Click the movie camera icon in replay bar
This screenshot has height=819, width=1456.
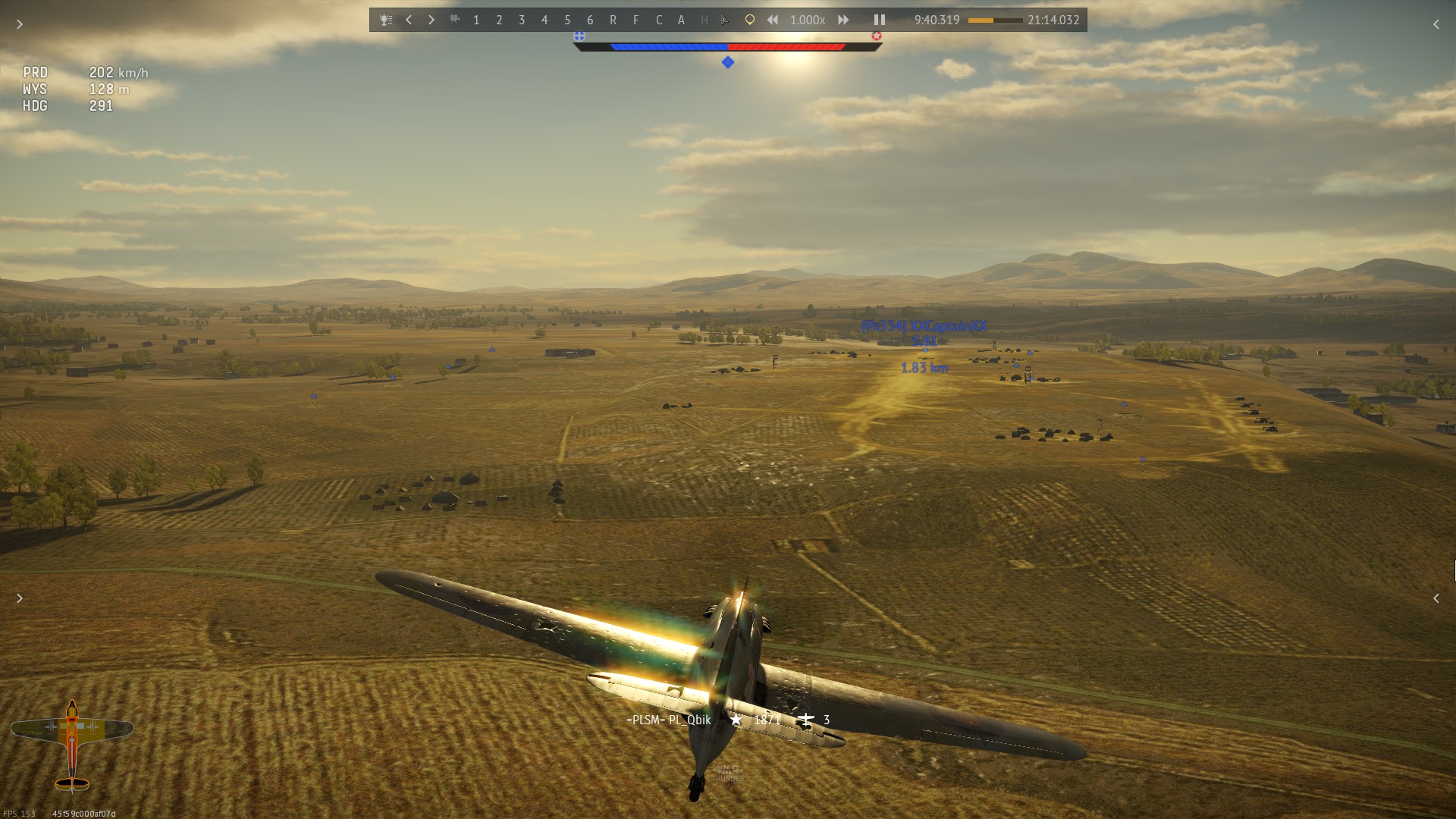(x=454, y=20)
